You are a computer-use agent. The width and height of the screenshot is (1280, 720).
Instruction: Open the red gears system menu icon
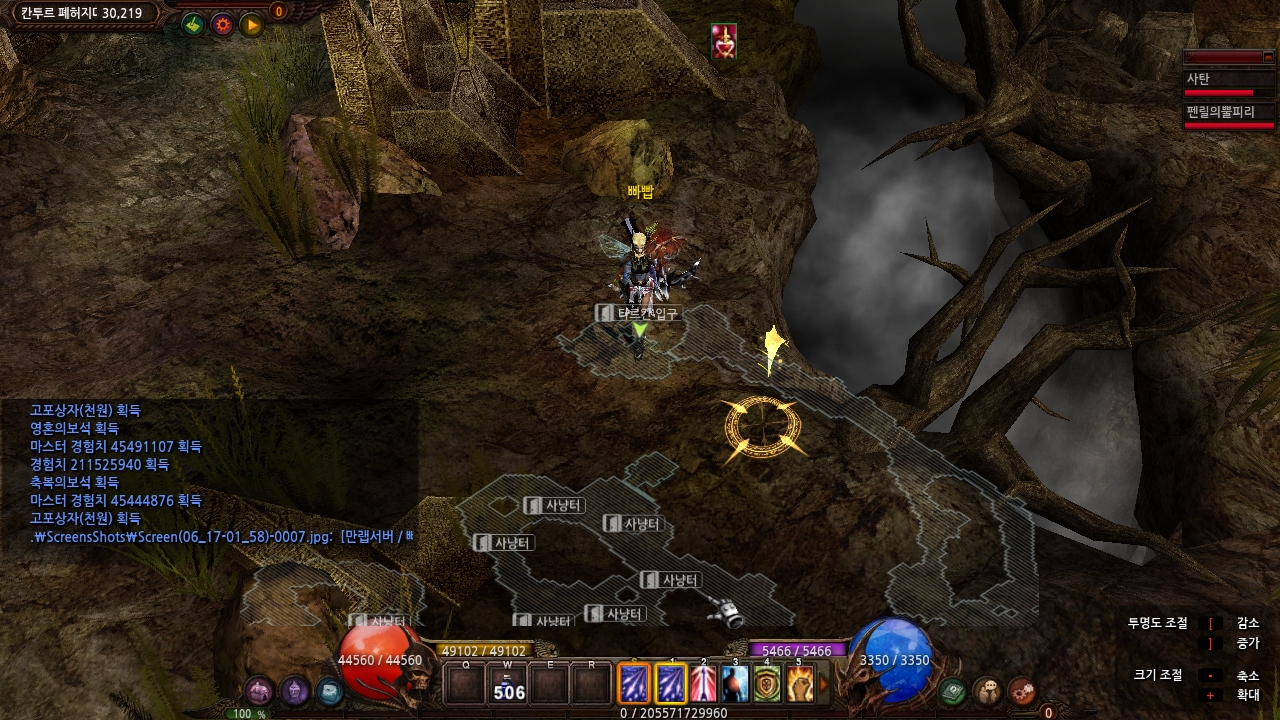coord(1021,690)
